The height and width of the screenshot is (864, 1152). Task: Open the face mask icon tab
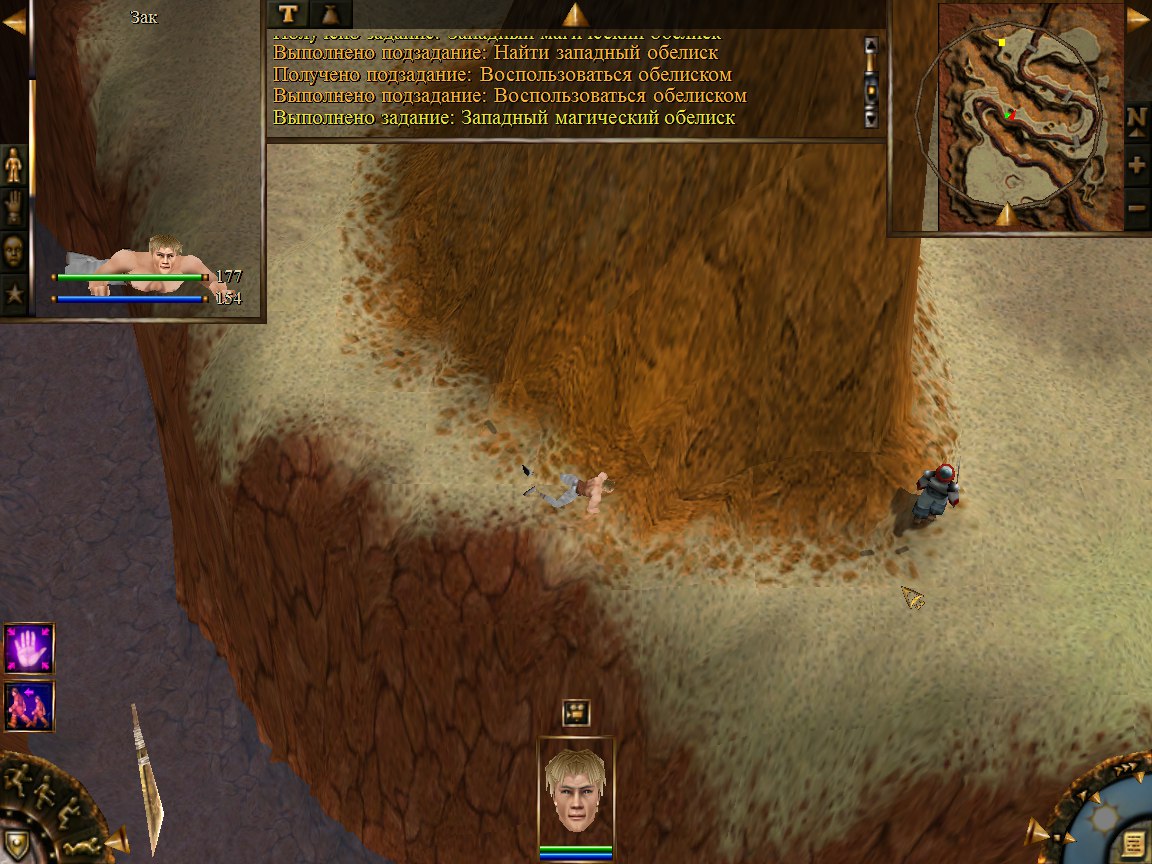14,250
